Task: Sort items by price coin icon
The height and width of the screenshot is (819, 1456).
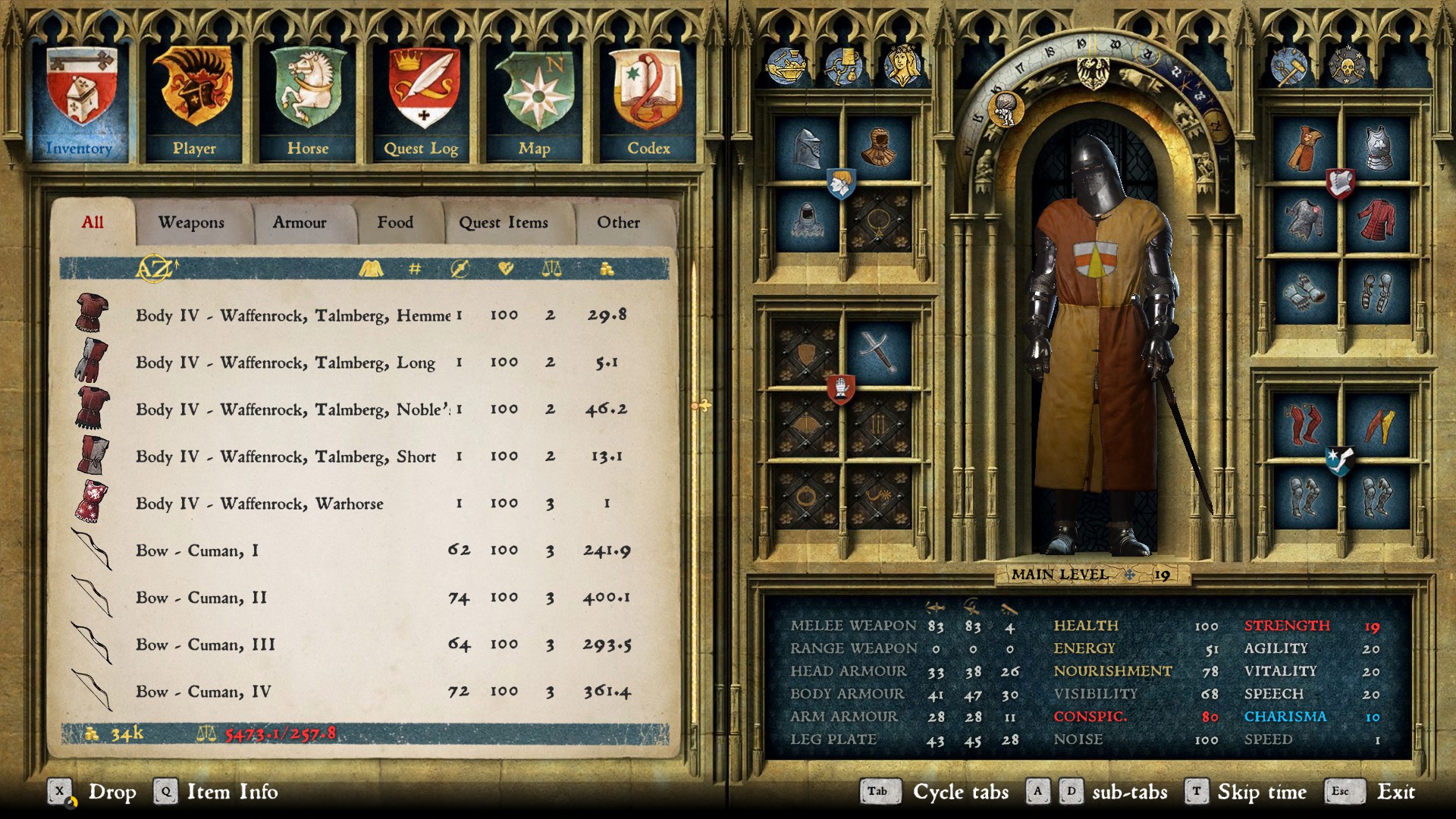Action: [607, 268]
